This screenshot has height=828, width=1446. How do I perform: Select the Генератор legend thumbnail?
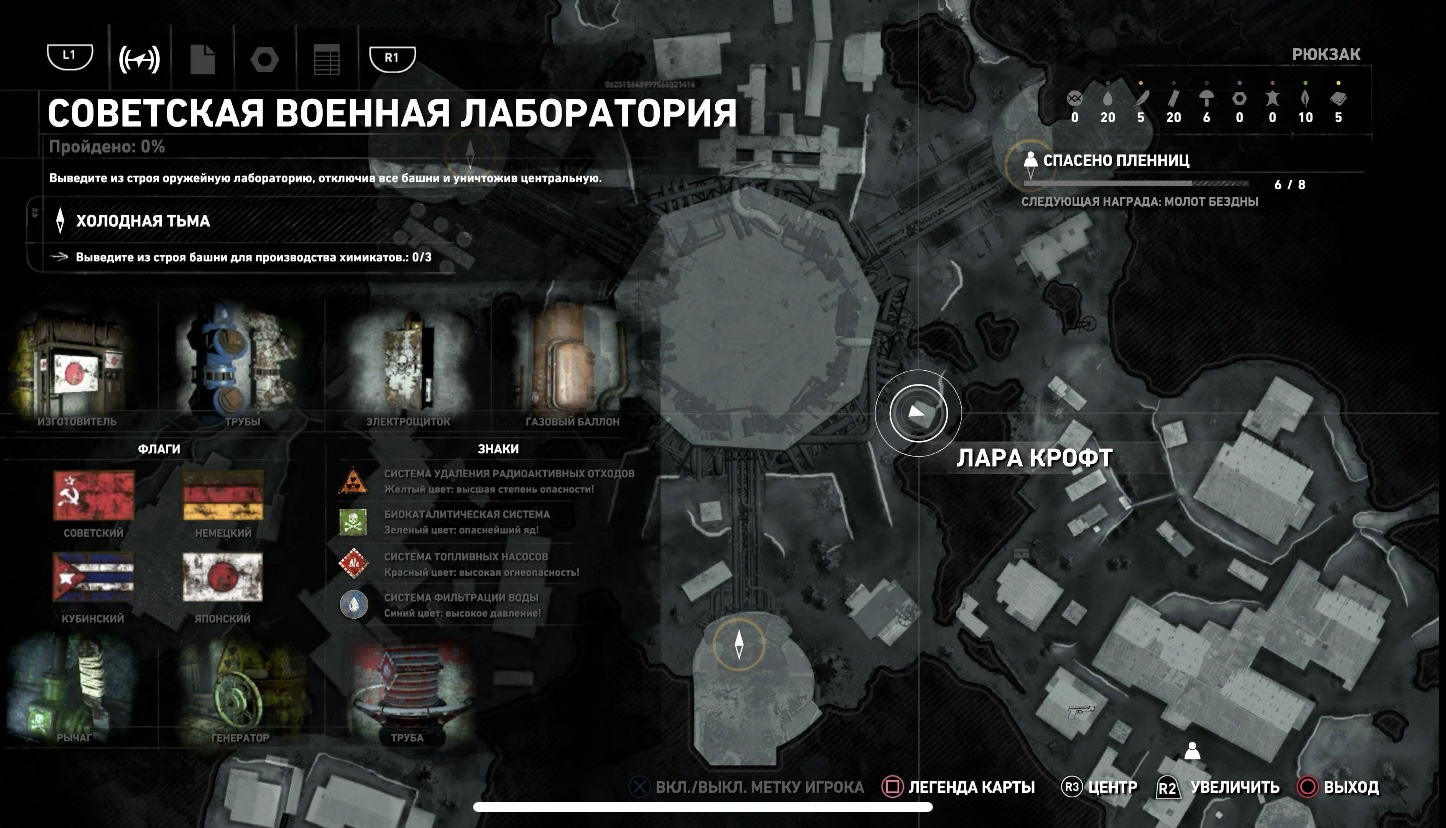pos(241,690)
